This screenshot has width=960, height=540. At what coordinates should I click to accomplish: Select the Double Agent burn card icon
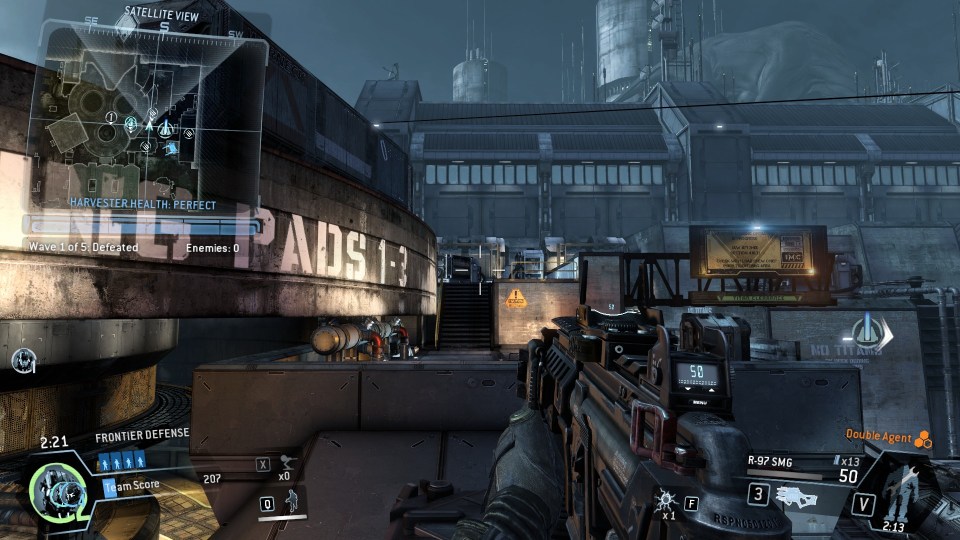(x=923, y=438)
